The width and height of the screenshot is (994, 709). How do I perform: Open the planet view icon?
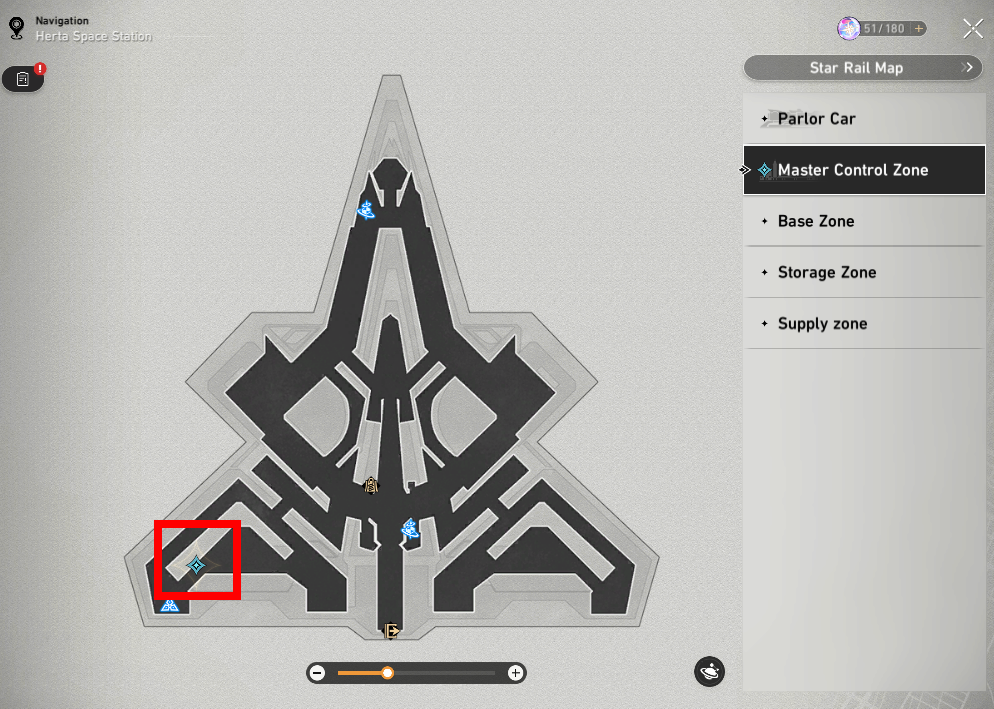coord(709,672)
